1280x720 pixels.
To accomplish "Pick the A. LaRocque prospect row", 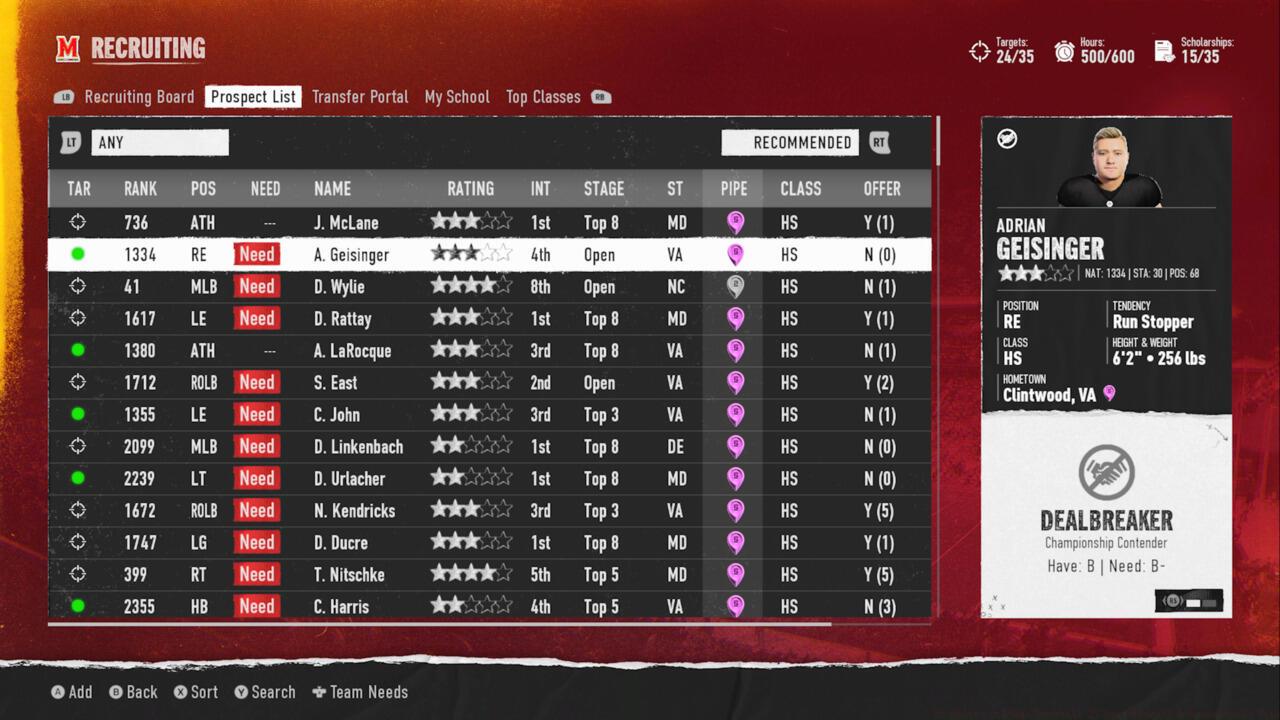I will click(352, 351).
